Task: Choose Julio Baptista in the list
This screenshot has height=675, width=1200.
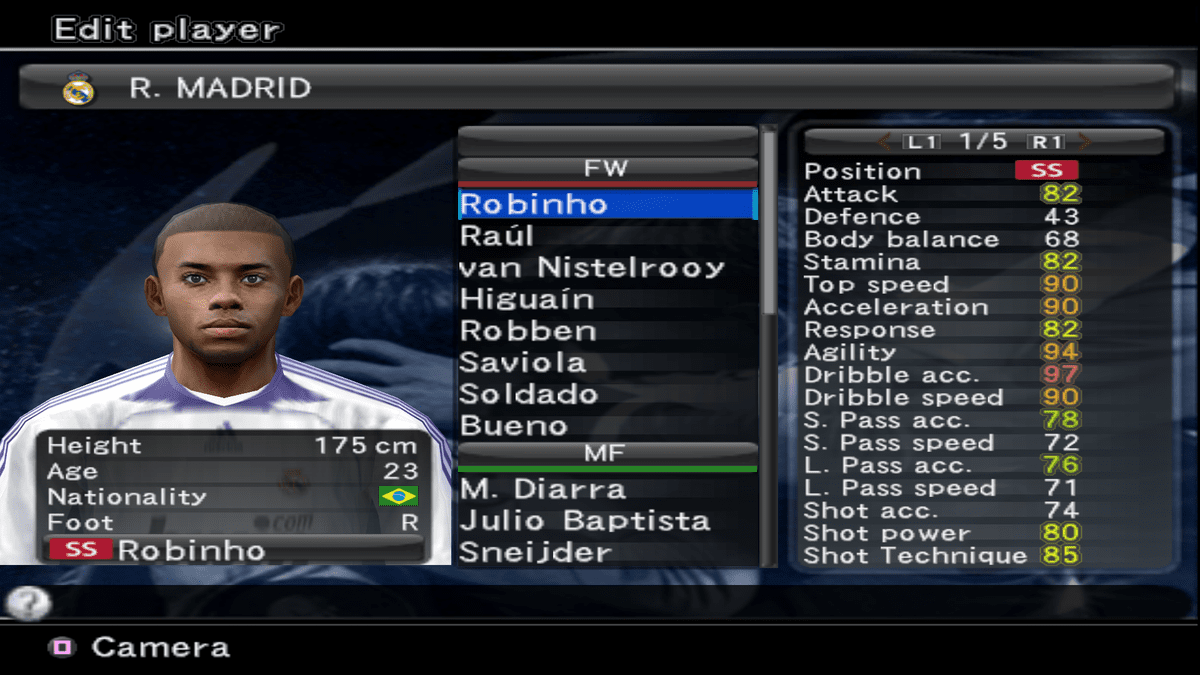Action: [585, 521]
